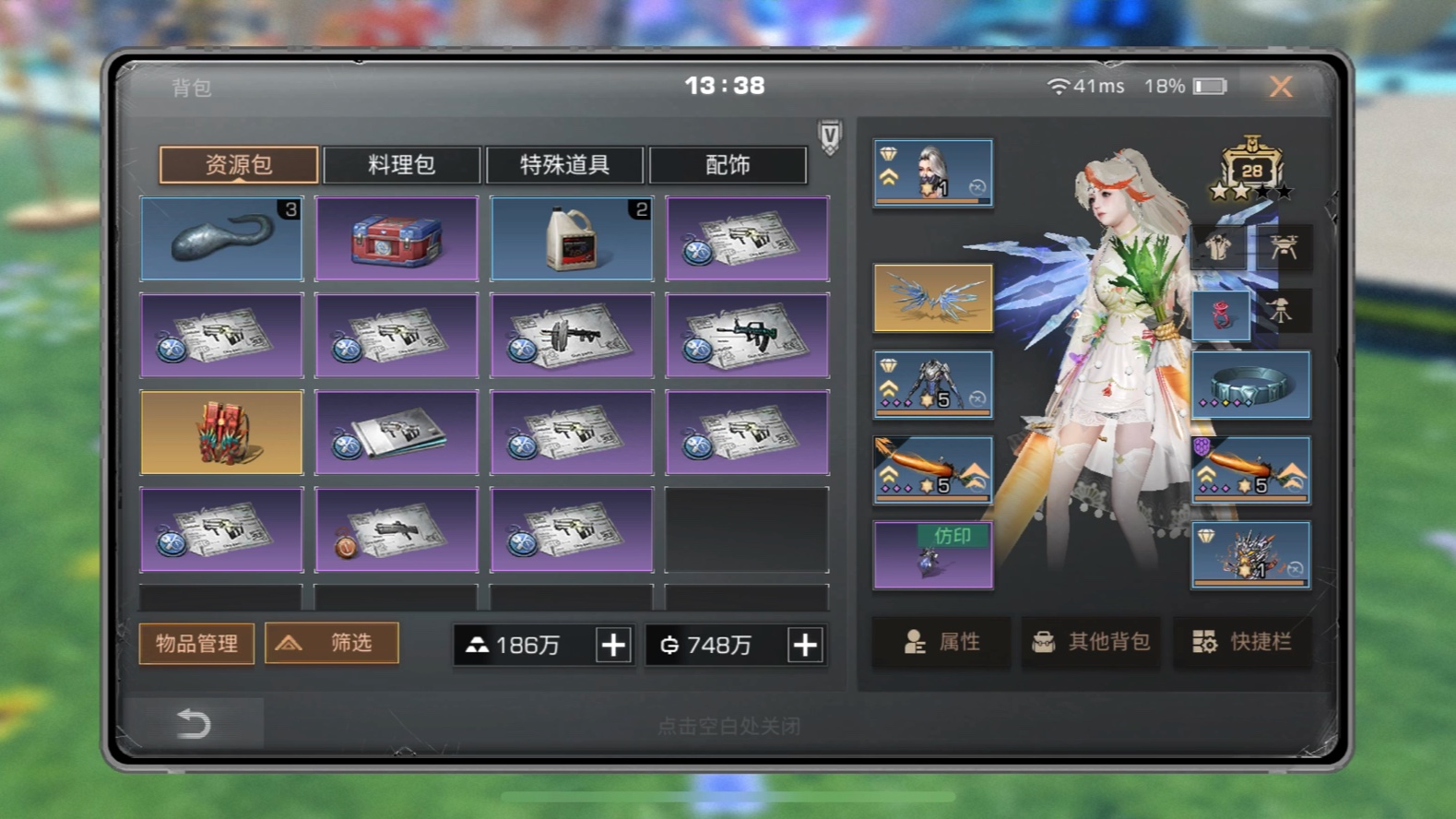
Task: Open the 属性 (attributes) panel
Action: tap(941, 642)
